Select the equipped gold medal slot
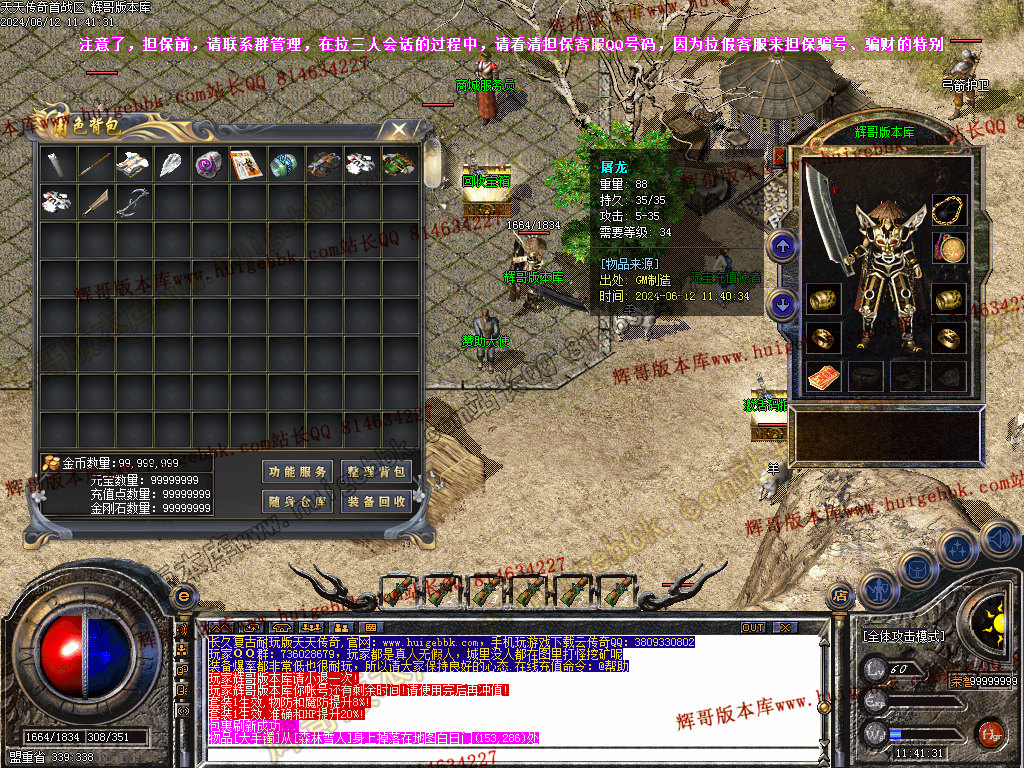 coord(949,248)
